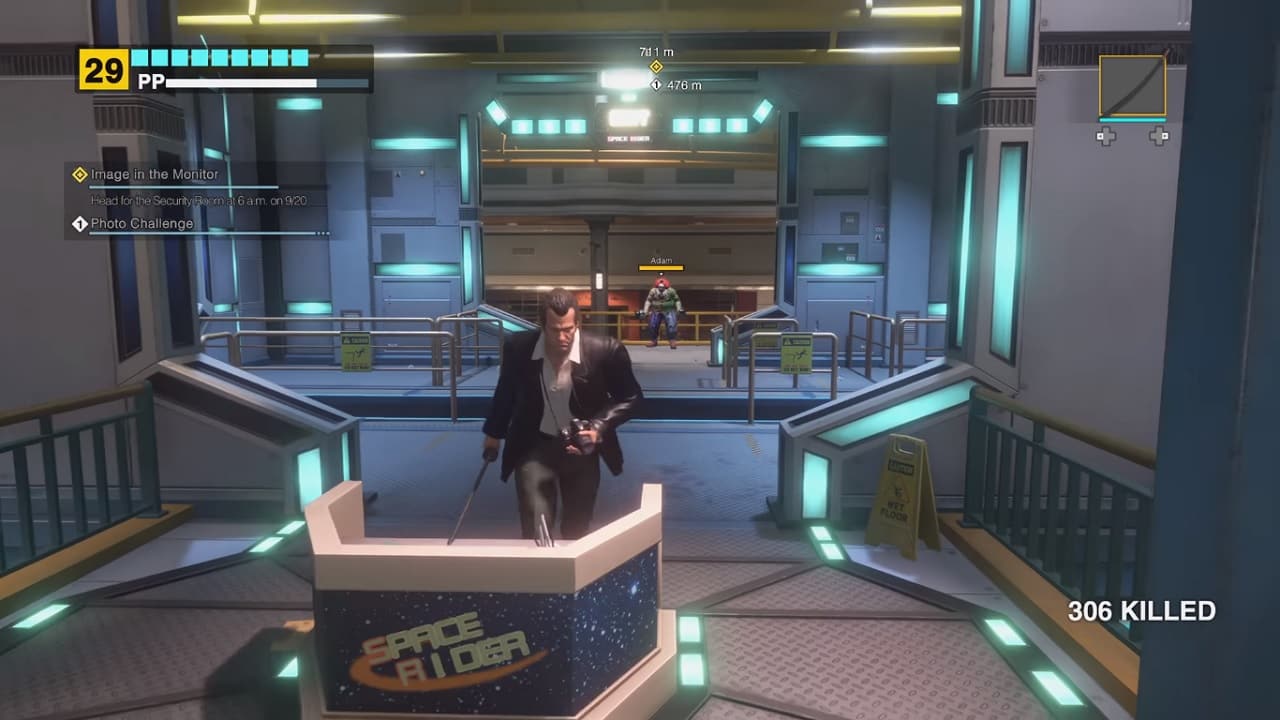Click the PP progress bar
This screenshot has height=720, width=1280.
[x=240, y=82]
